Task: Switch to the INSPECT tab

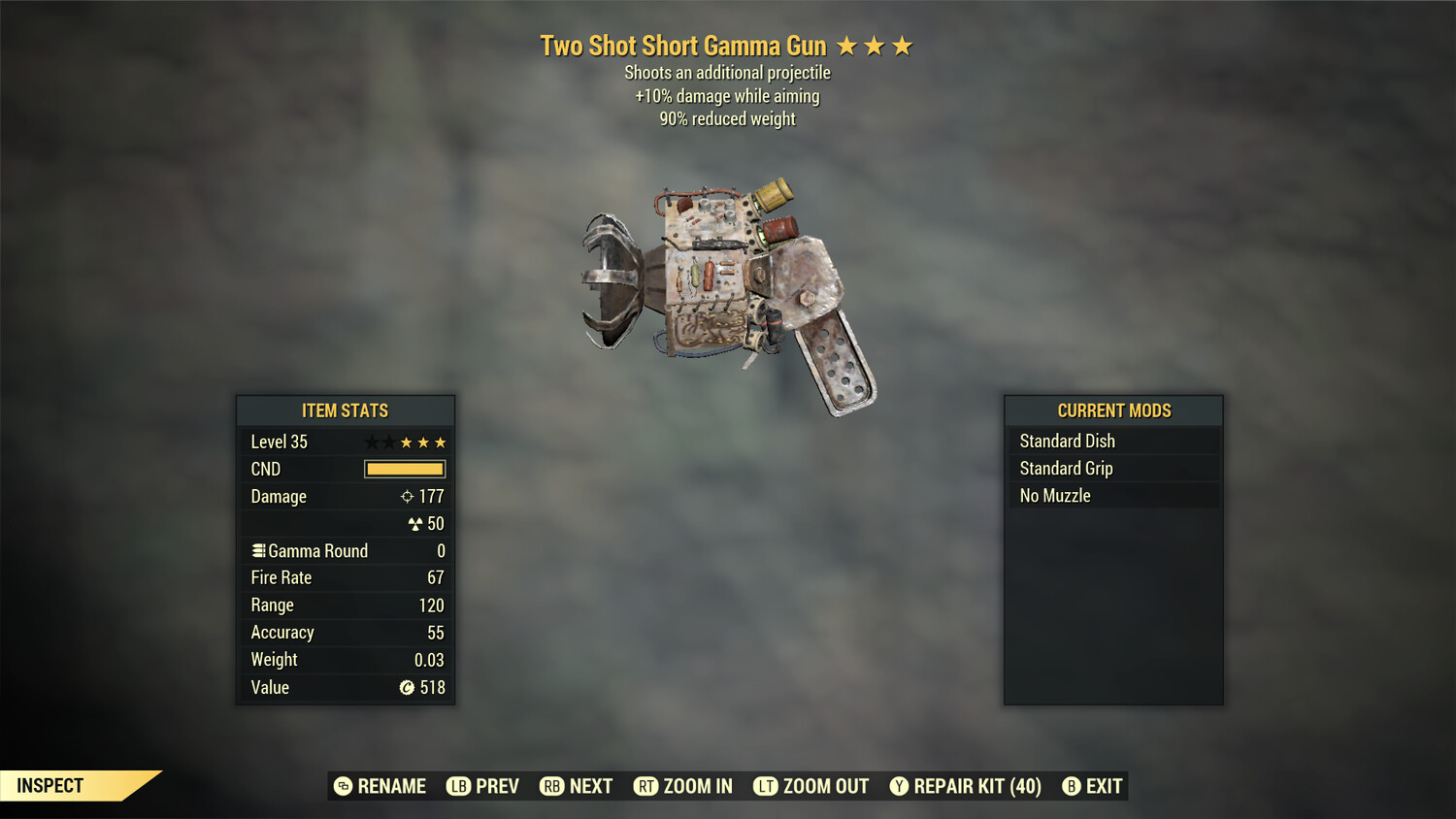Action: (50, 786)
